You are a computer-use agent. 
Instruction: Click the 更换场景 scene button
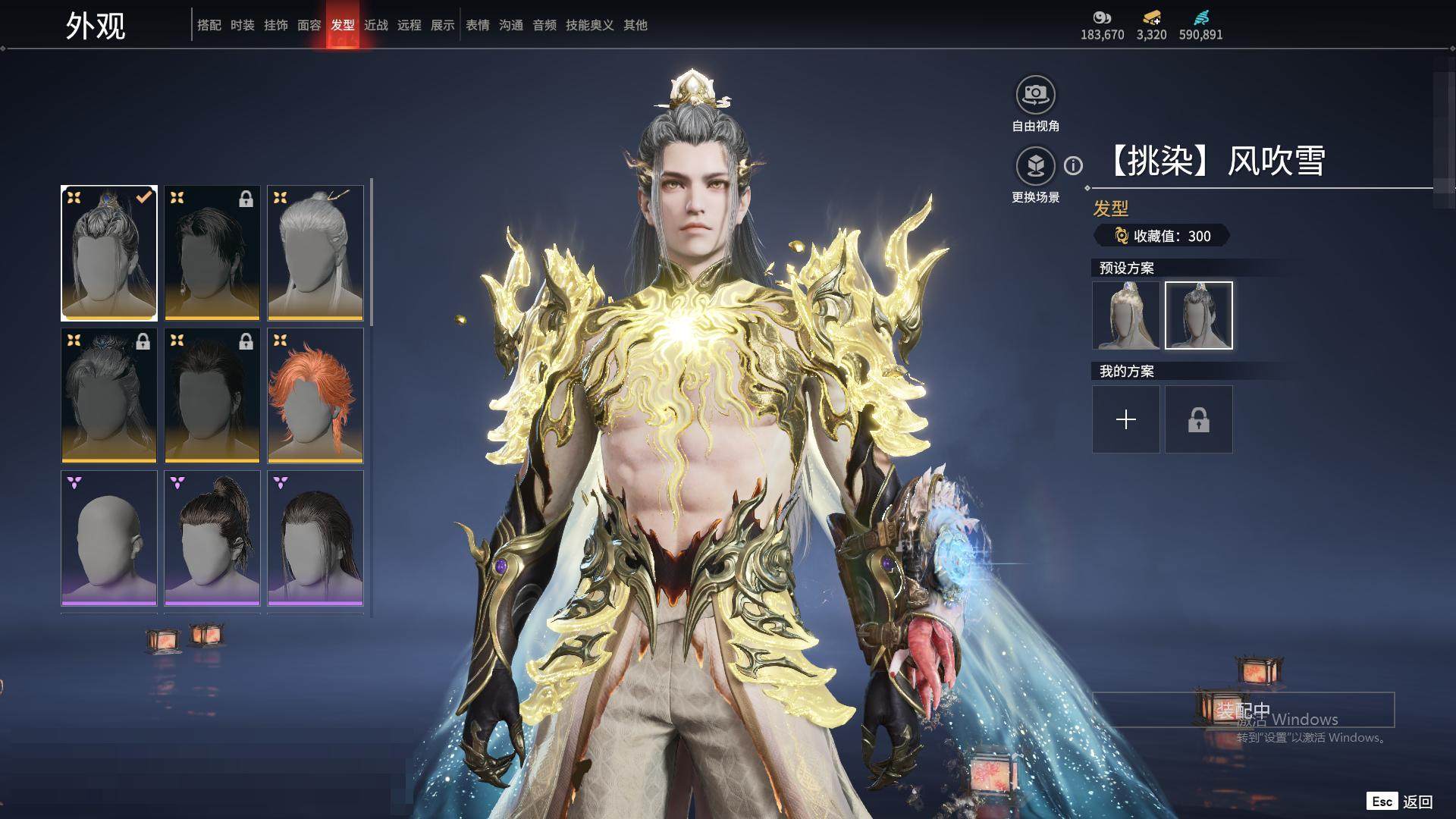(1035, 166)
